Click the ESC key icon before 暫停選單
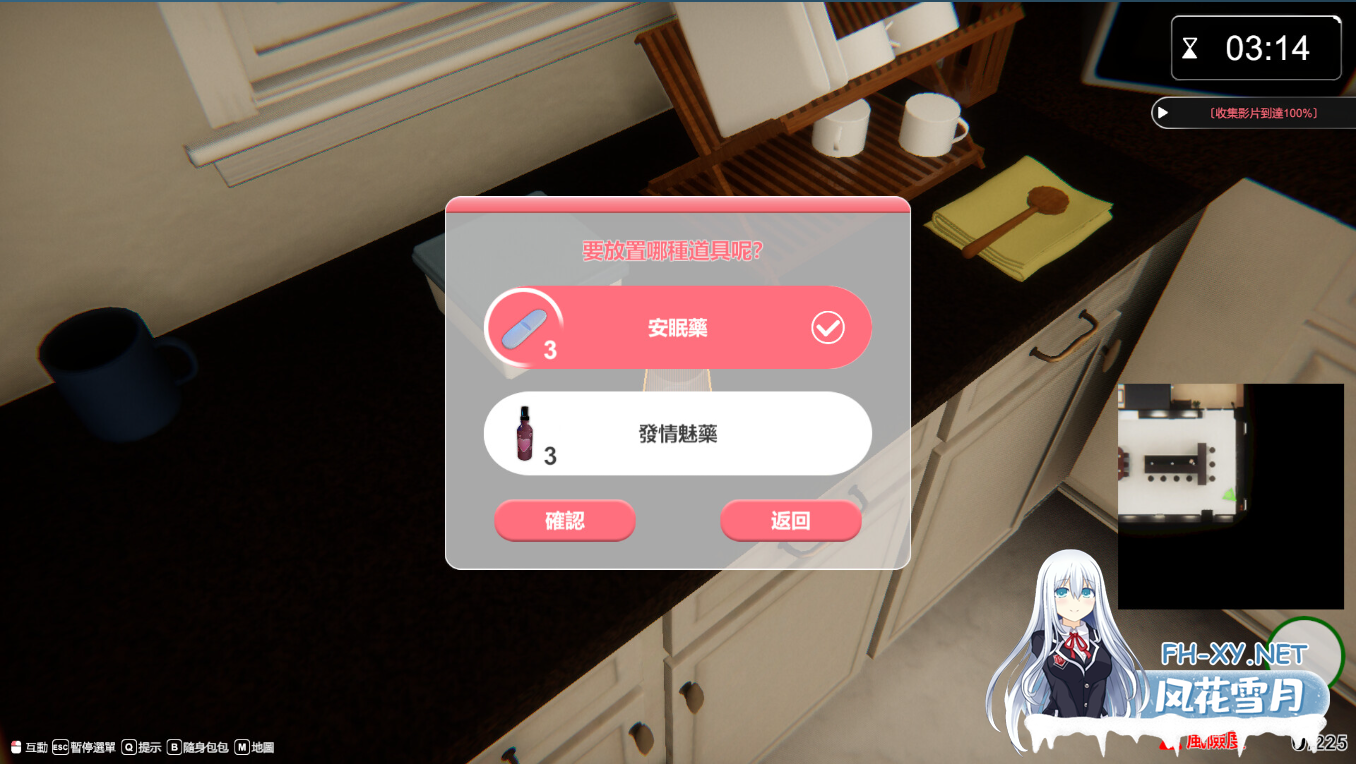The height and width of the screenshot is (764, 1356). (x=59, y=746)
